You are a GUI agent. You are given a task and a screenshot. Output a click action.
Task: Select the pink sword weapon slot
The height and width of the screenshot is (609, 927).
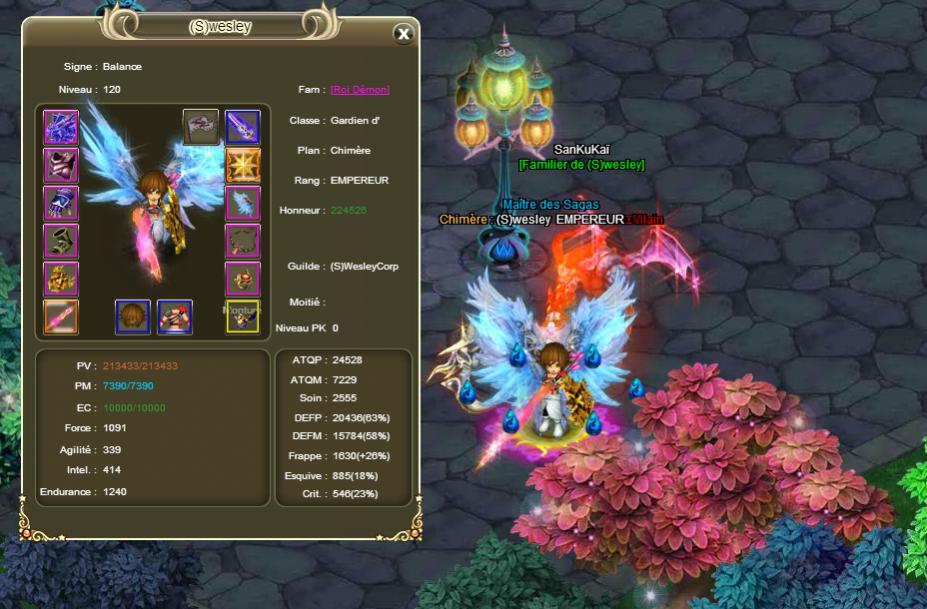(61, 316)
